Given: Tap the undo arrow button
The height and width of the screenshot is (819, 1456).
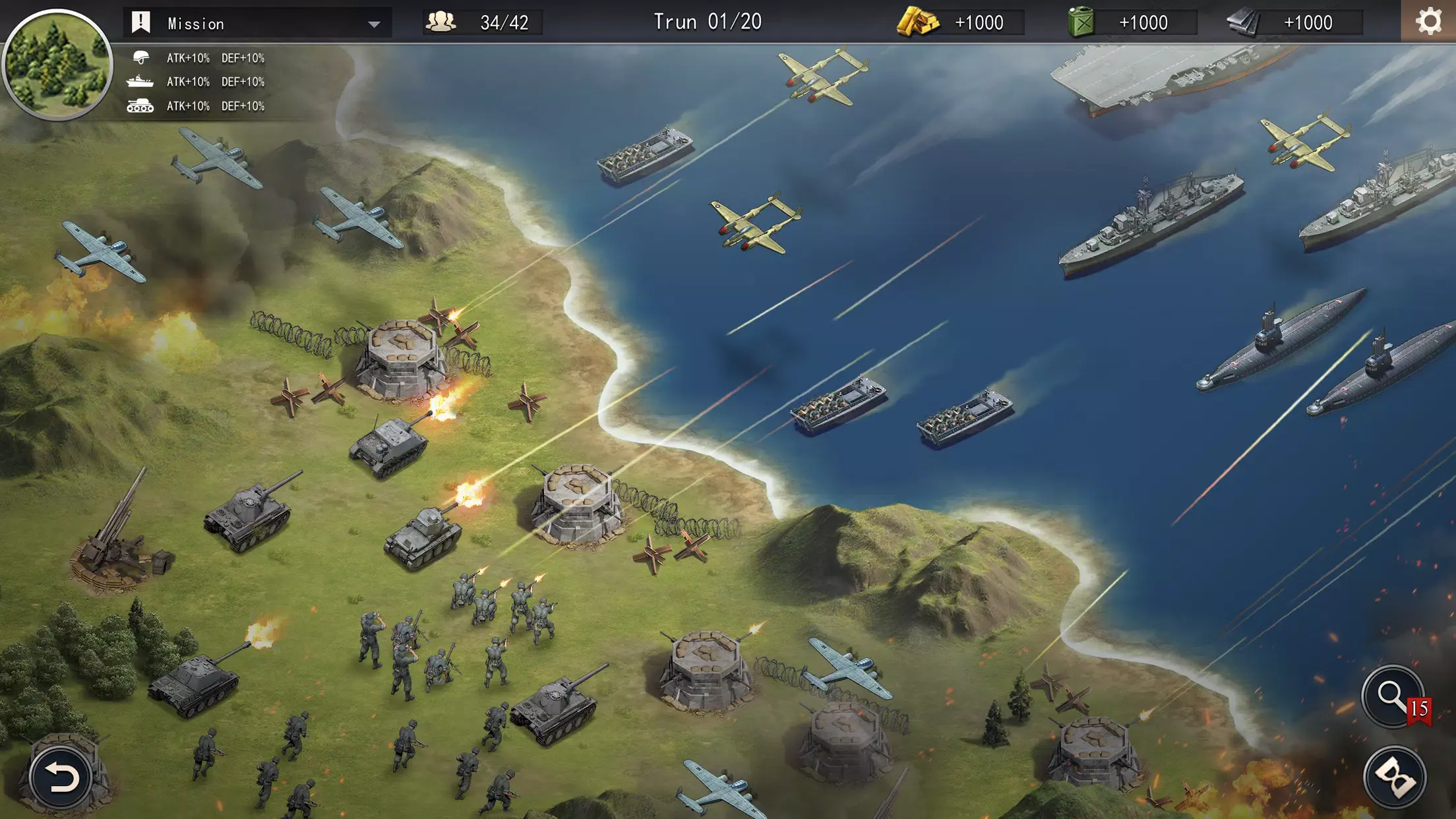Looking at the screenshot, I should click(x=61, y=777).
